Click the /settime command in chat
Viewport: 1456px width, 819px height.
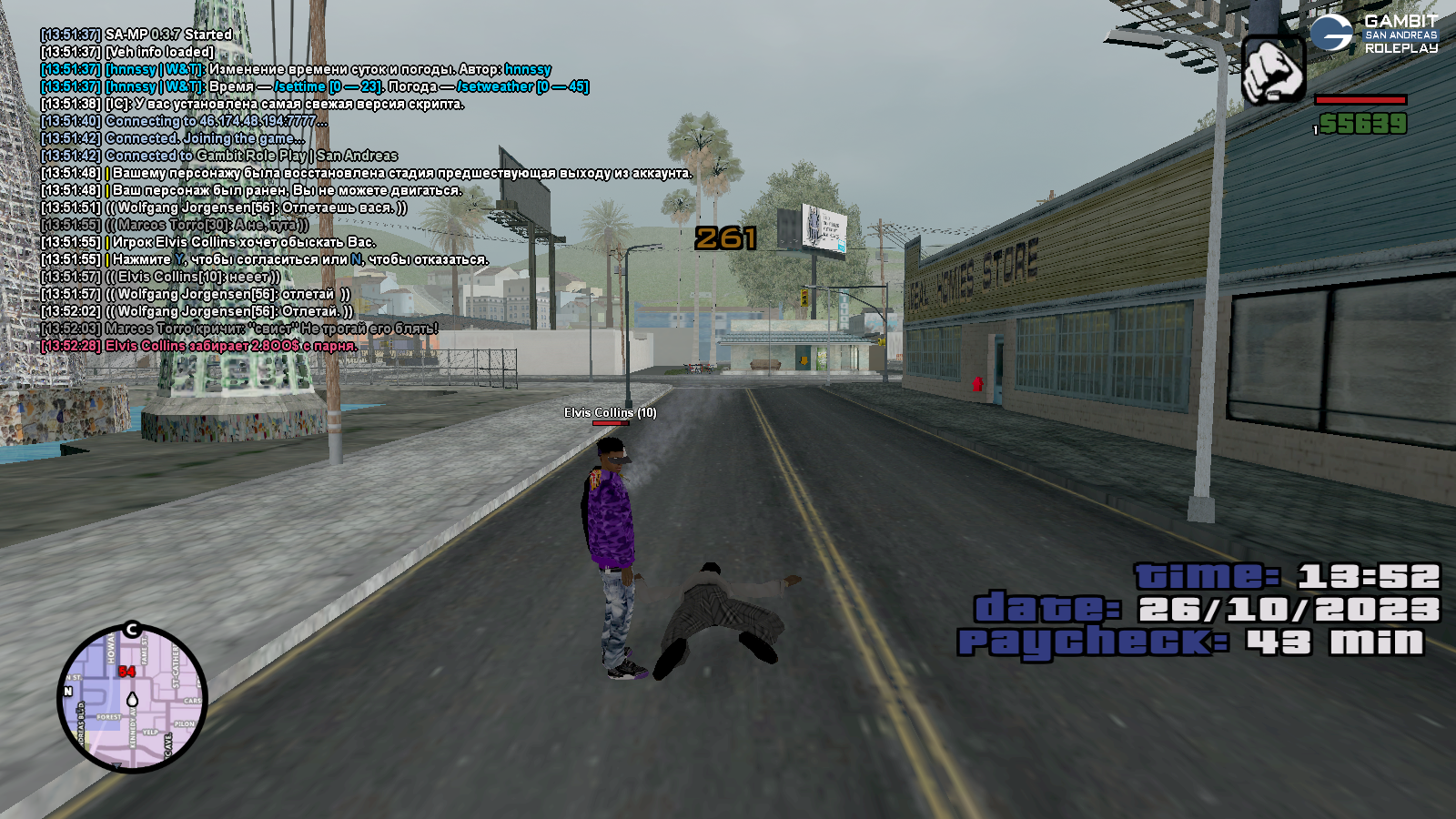[300, 86]
